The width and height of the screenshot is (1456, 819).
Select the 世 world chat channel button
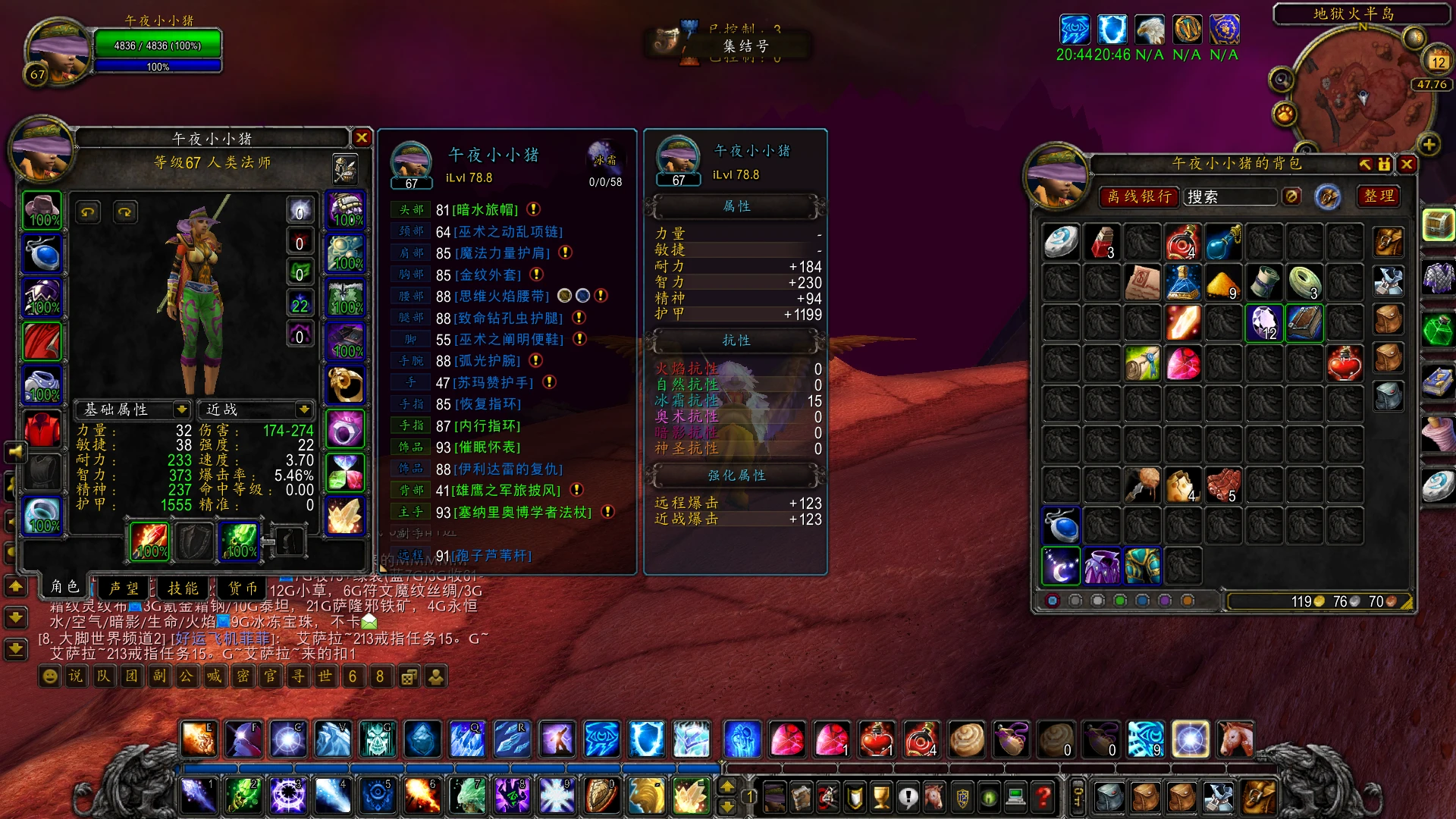[325, 676]
